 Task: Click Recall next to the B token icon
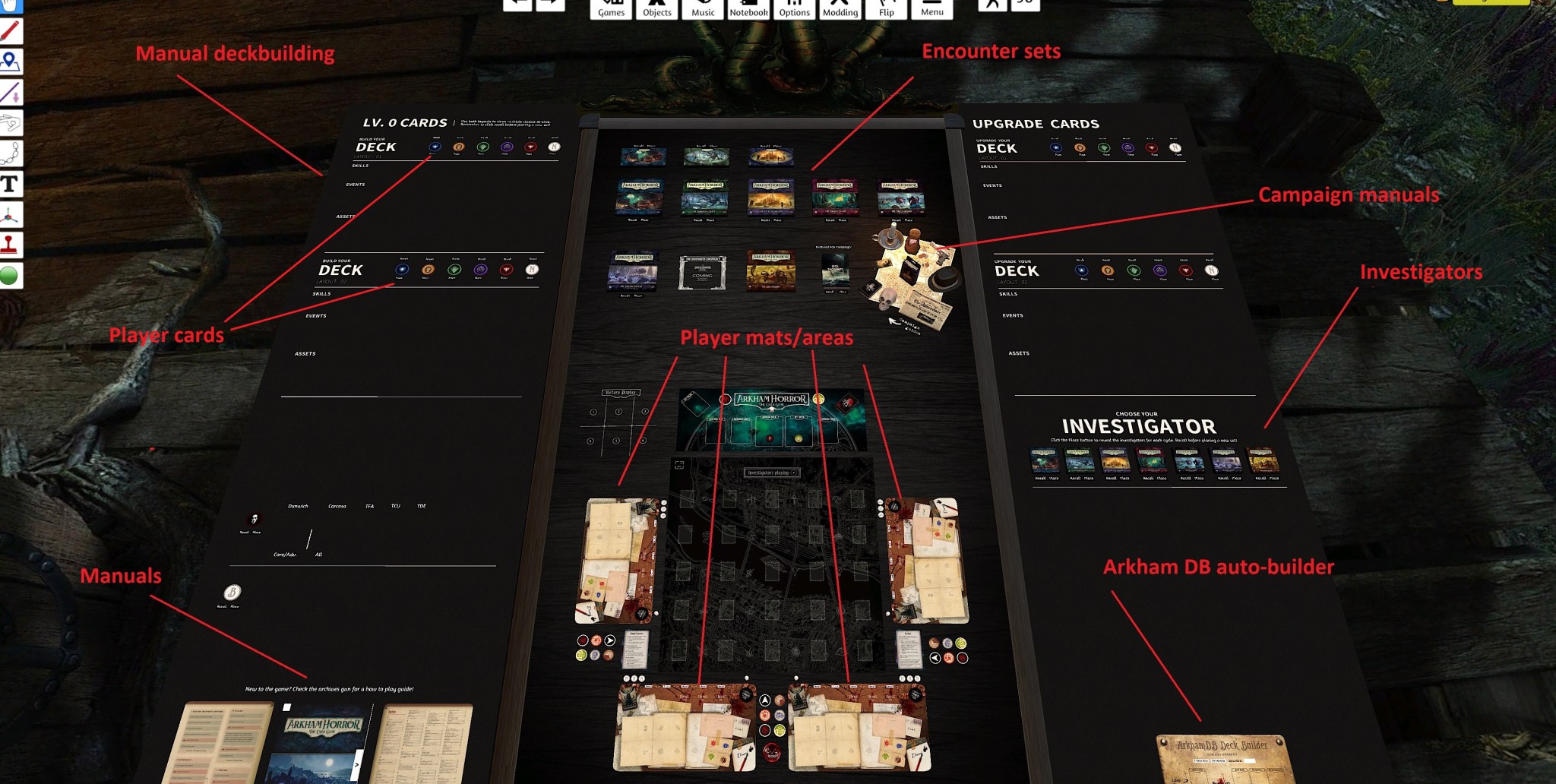223,605
